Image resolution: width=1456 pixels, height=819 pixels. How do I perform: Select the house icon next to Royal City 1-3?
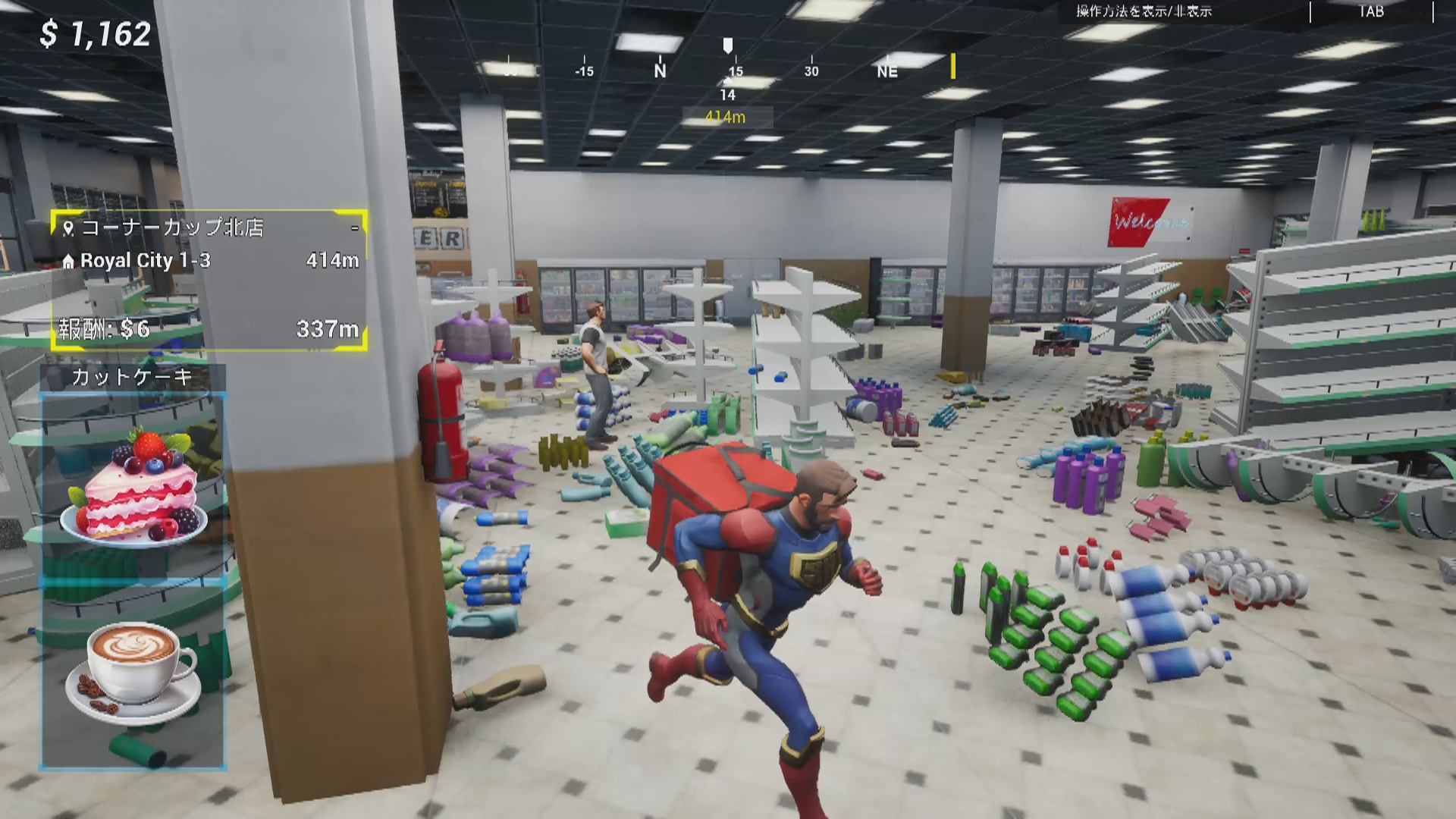click(70, 262)
